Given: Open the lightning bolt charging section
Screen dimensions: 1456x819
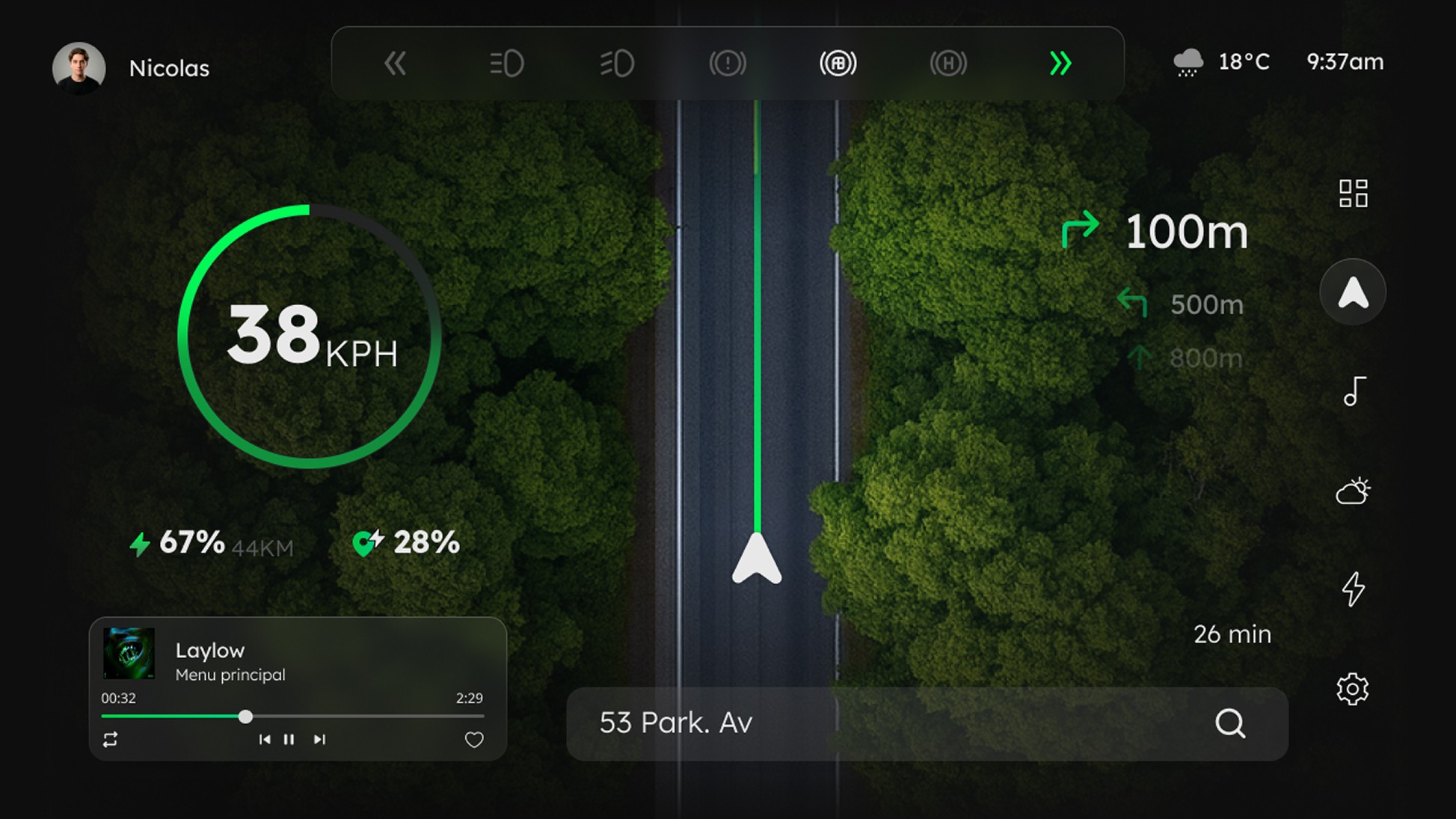Looking at the screenshot, I should [1353, 589].
